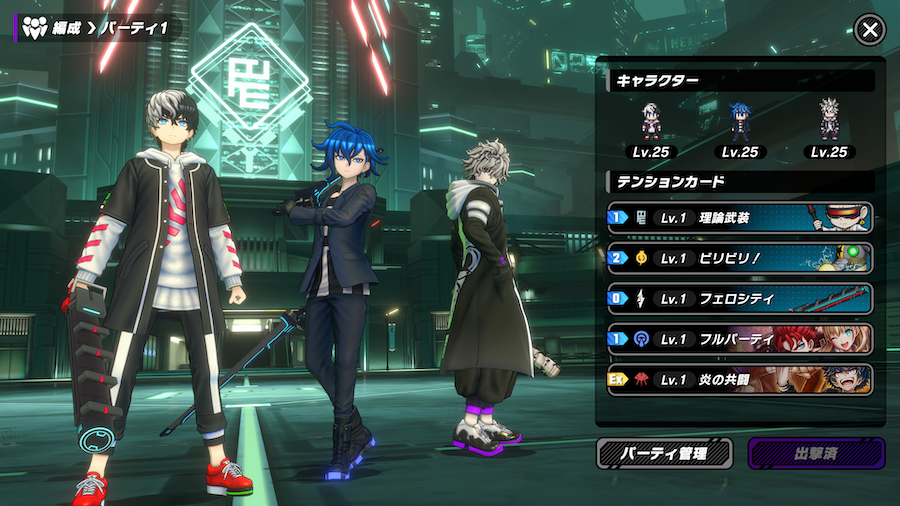Pick the silver-haired character icon
The width and height of the screenshot is (900, 506).
coord(828,124)
